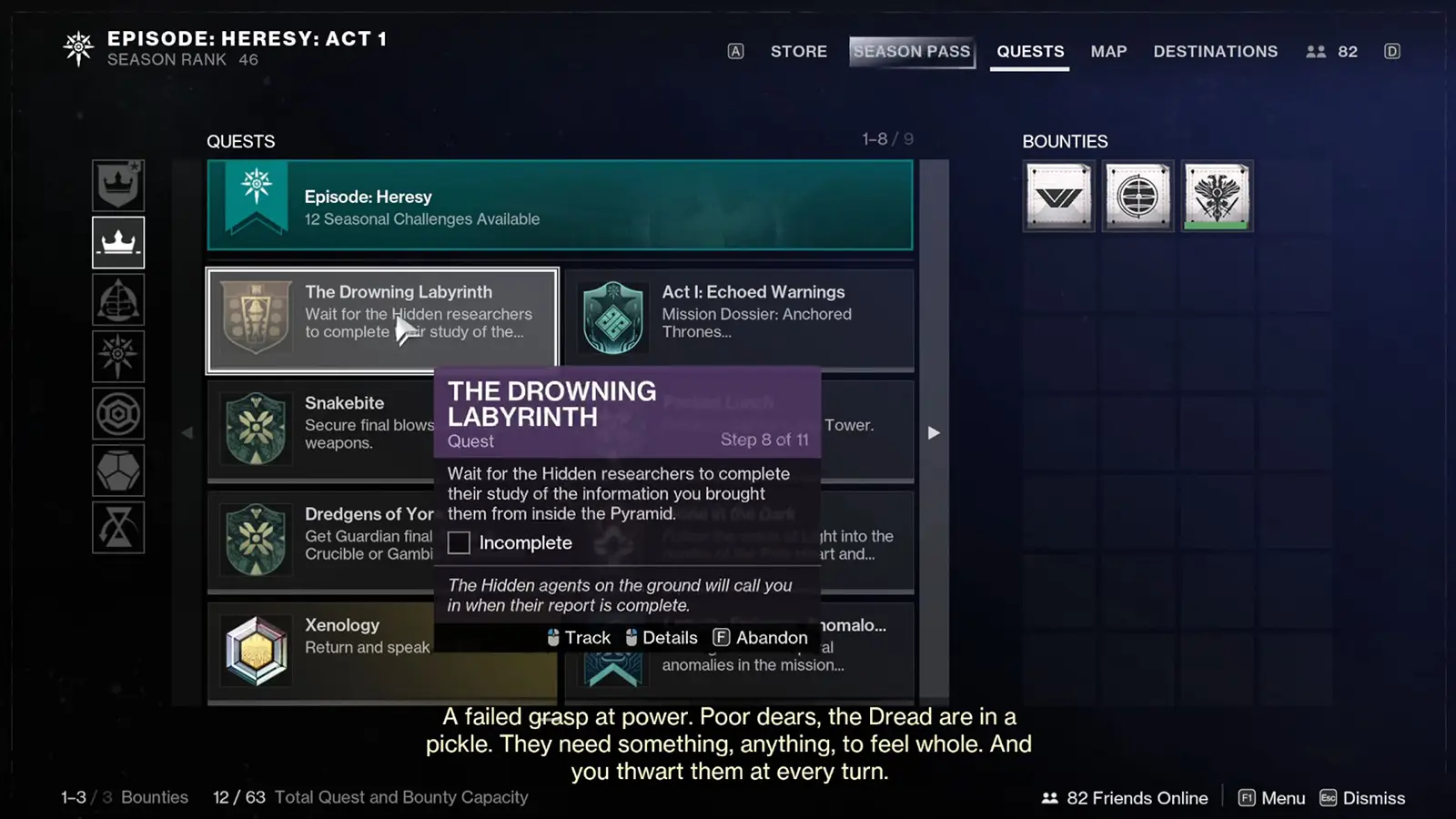Open the Vanguard bounty
This screenshot has width=1456, height=819.
pos(1058,195)
